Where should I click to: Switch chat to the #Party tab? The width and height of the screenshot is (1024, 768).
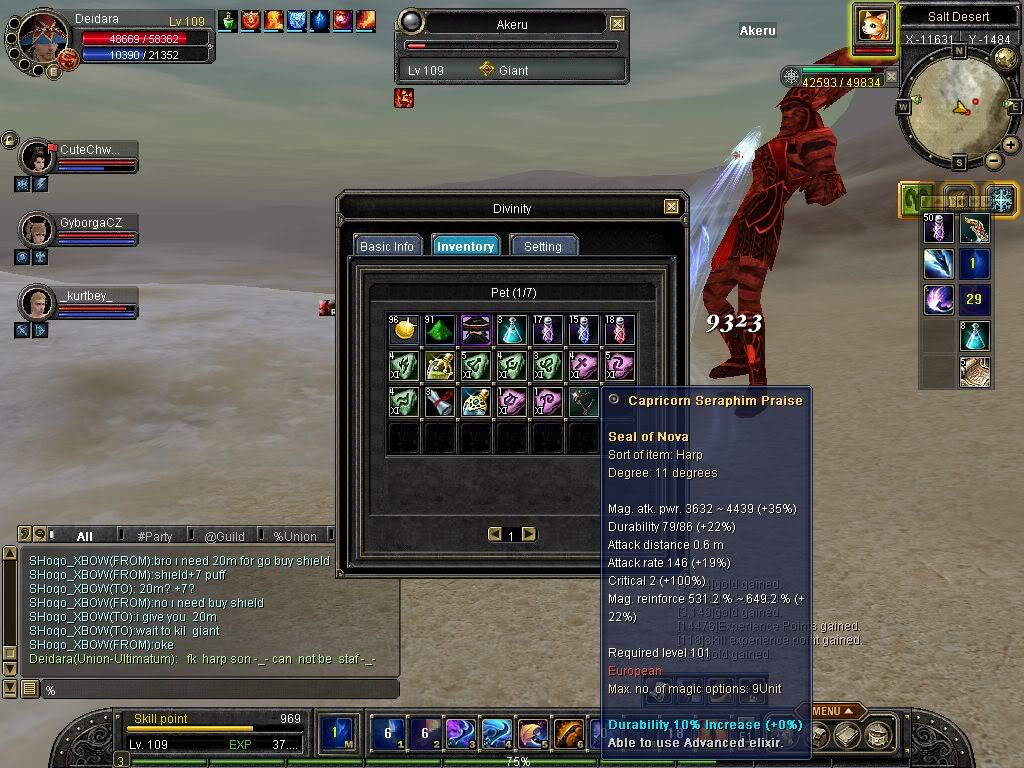(x=154, y=536)
